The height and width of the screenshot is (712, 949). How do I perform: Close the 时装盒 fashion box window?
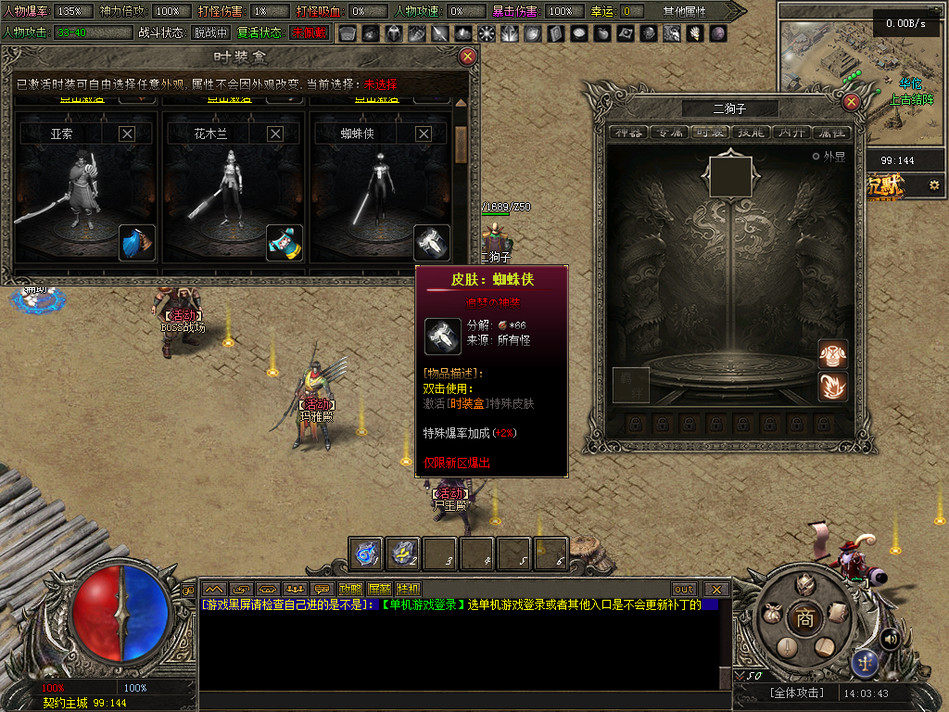tap(467, 57)
